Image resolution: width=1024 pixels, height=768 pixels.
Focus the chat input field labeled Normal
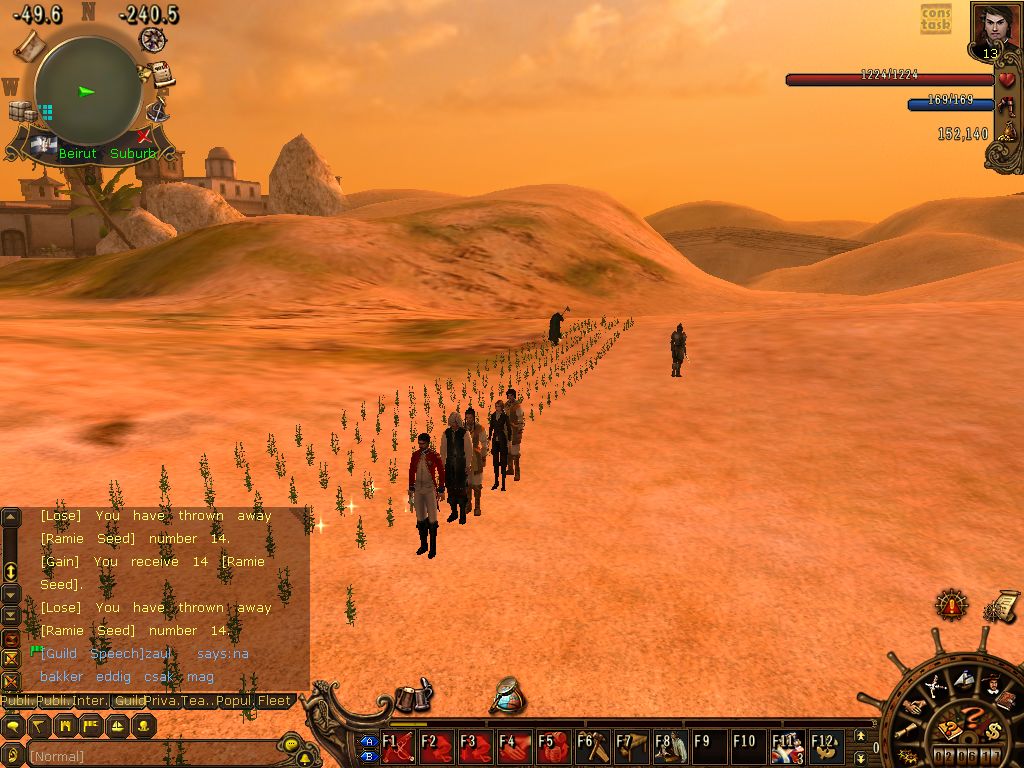(150, 756)
